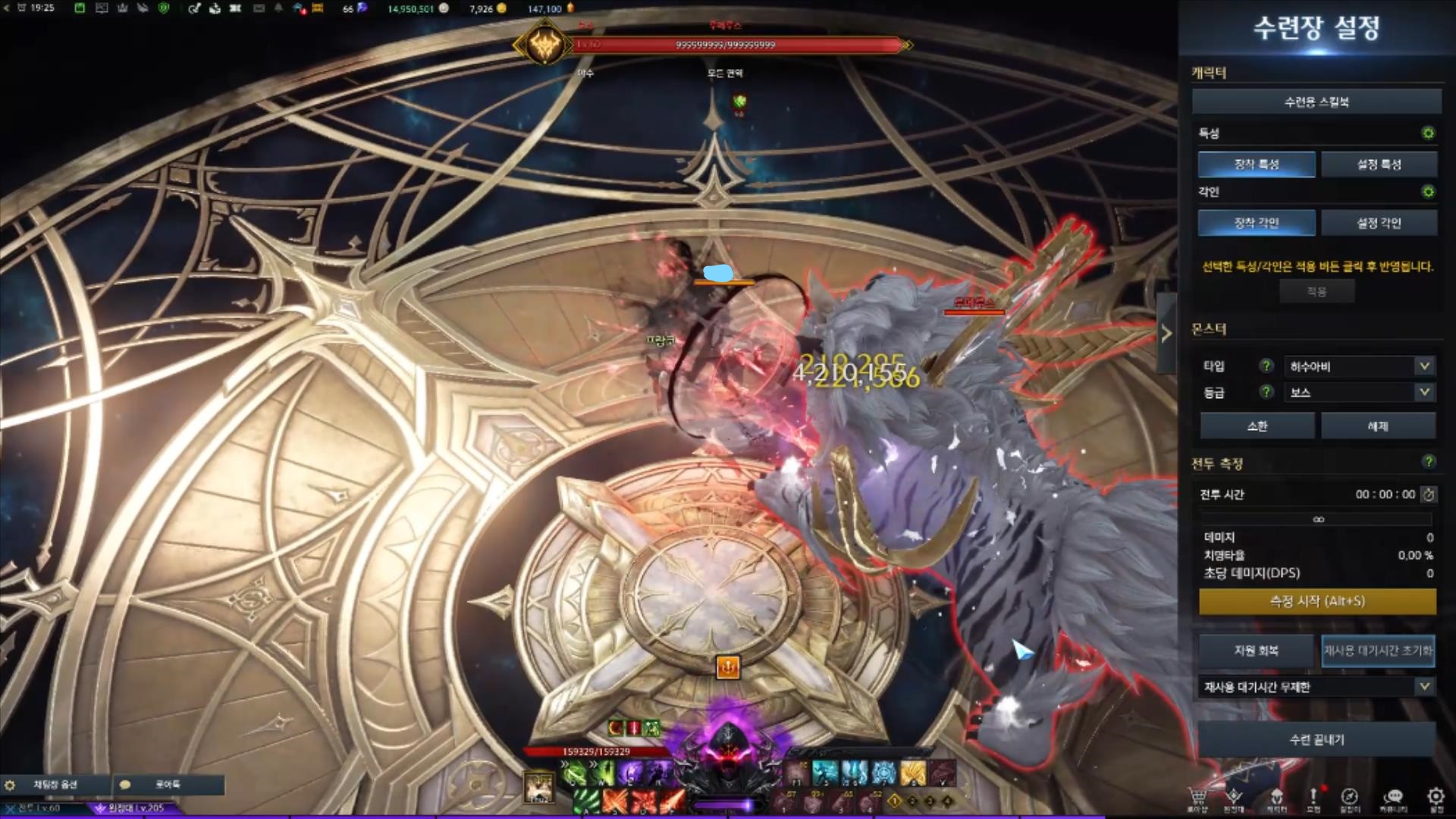This screenshot has height=819, width=1456.
Task: Reset cooldowns with 재사용 대기시간 초기화
Action: 1378,651
